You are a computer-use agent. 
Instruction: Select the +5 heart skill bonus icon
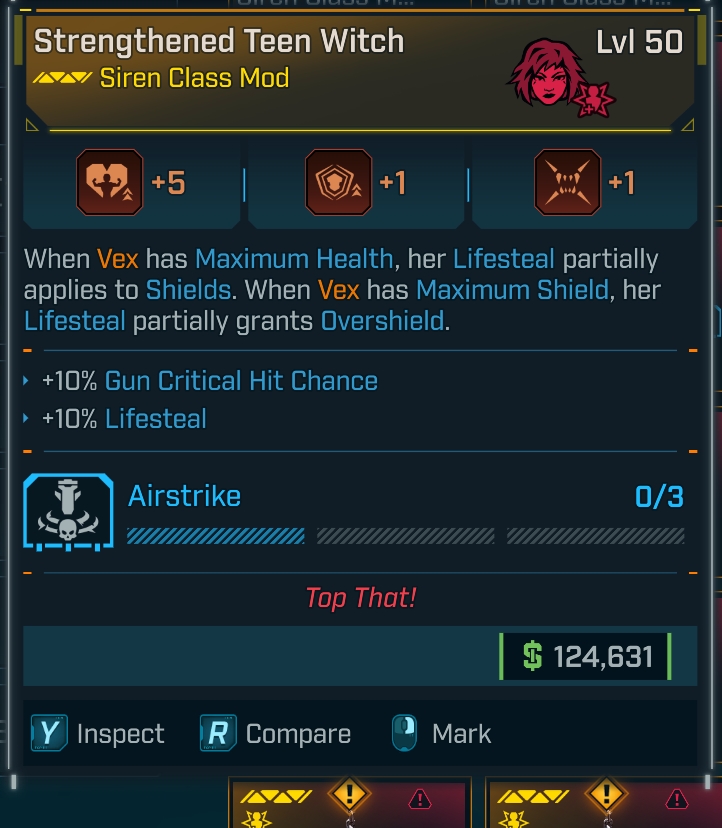[110, 183]
